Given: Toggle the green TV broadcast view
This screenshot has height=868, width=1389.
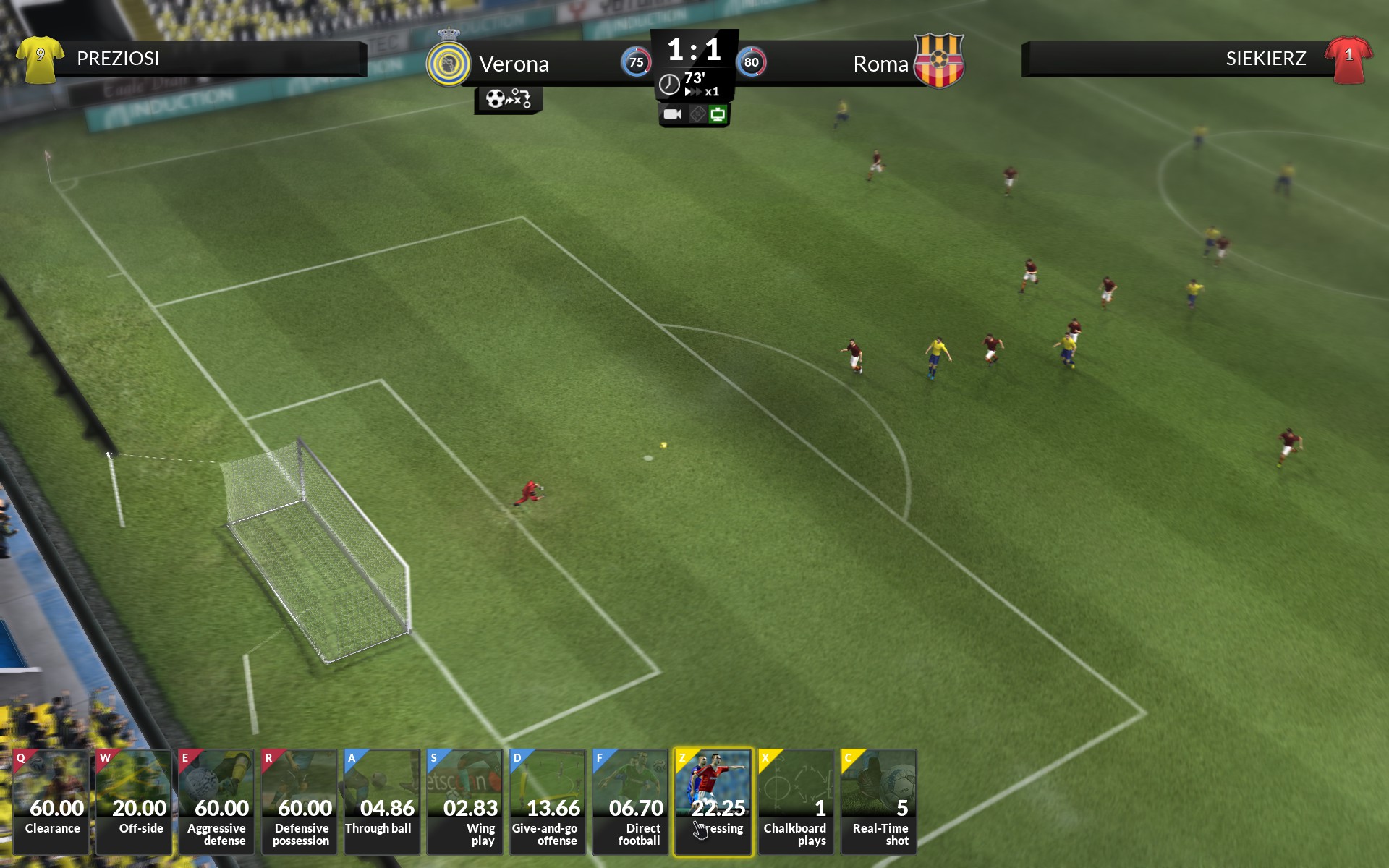Looking at the screenshot, I should 718,114.
